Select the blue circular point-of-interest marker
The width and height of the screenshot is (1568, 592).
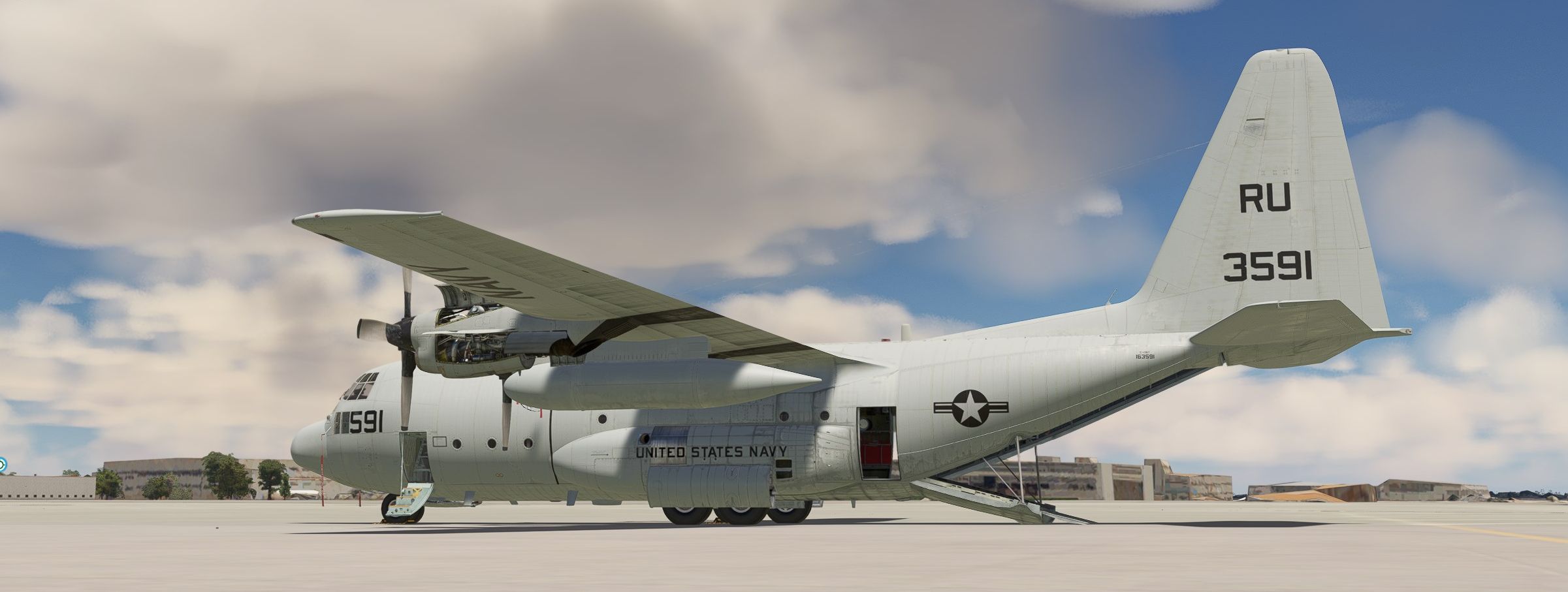2,465
